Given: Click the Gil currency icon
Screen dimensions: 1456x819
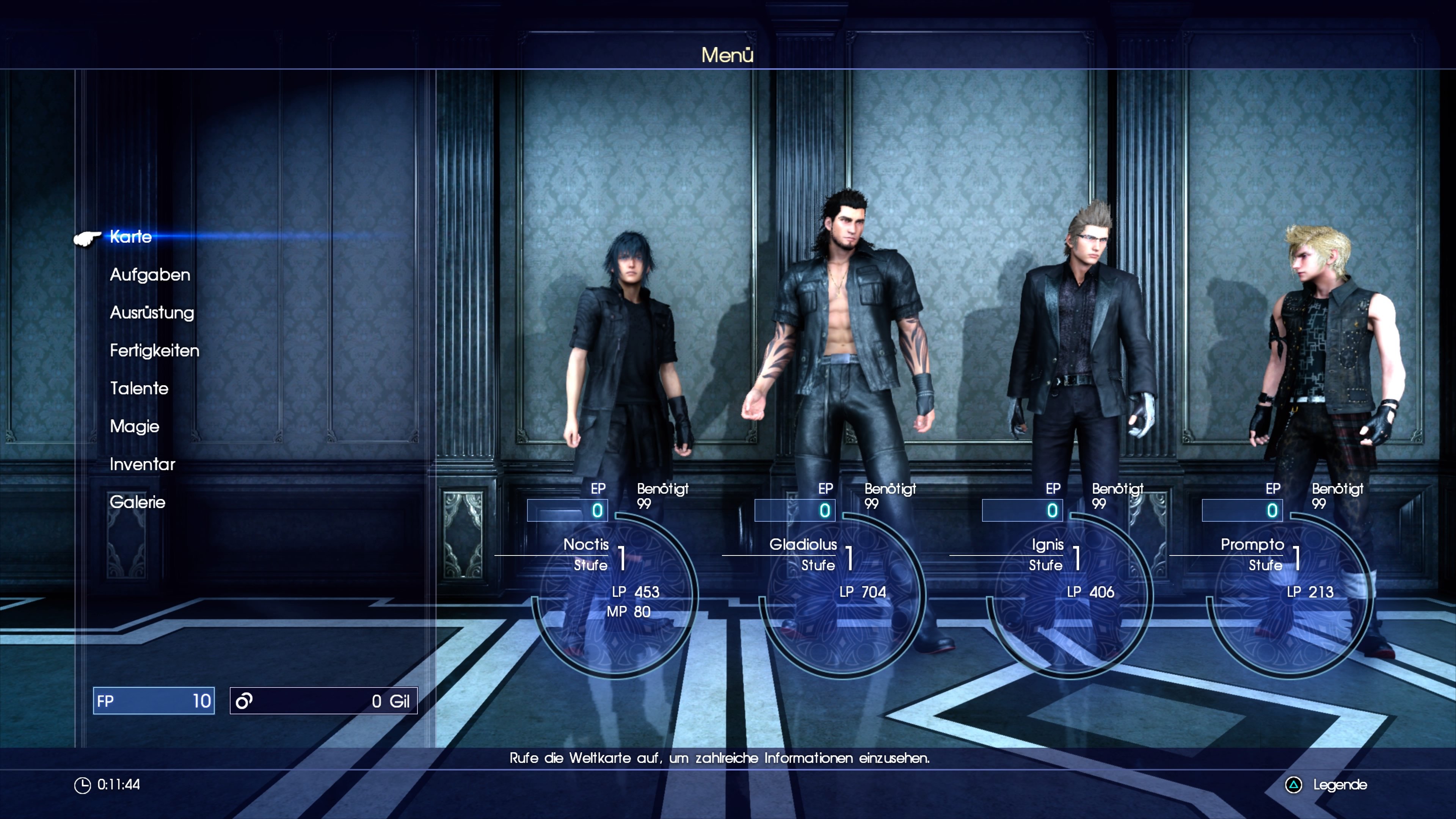Looking at the screenshot, I should click(x=245, y=701).
